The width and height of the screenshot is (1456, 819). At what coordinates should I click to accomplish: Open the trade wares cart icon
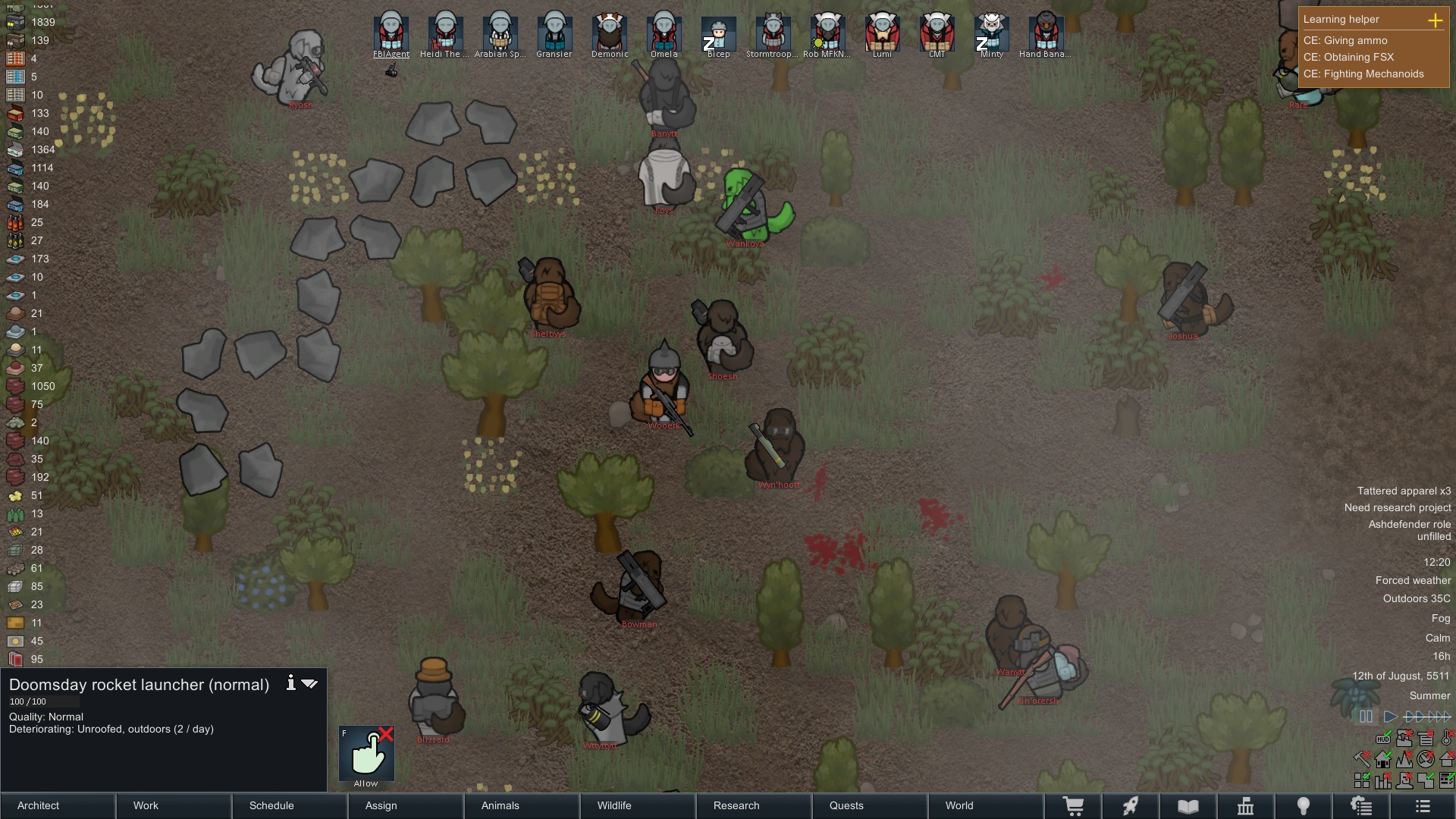(x=1075, y=805)
